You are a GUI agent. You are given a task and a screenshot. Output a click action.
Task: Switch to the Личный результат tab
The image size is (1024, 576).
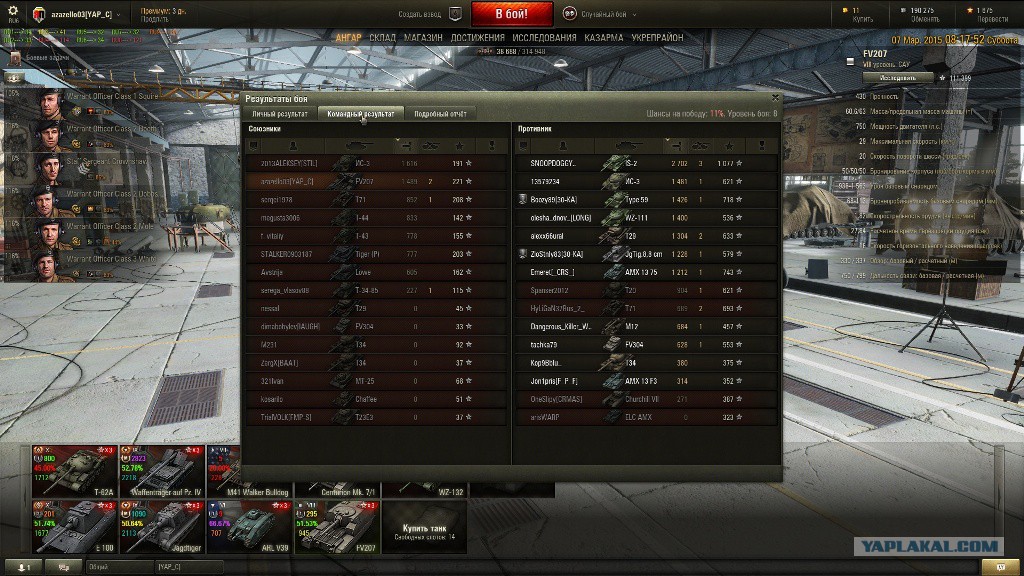pos(281,114)
